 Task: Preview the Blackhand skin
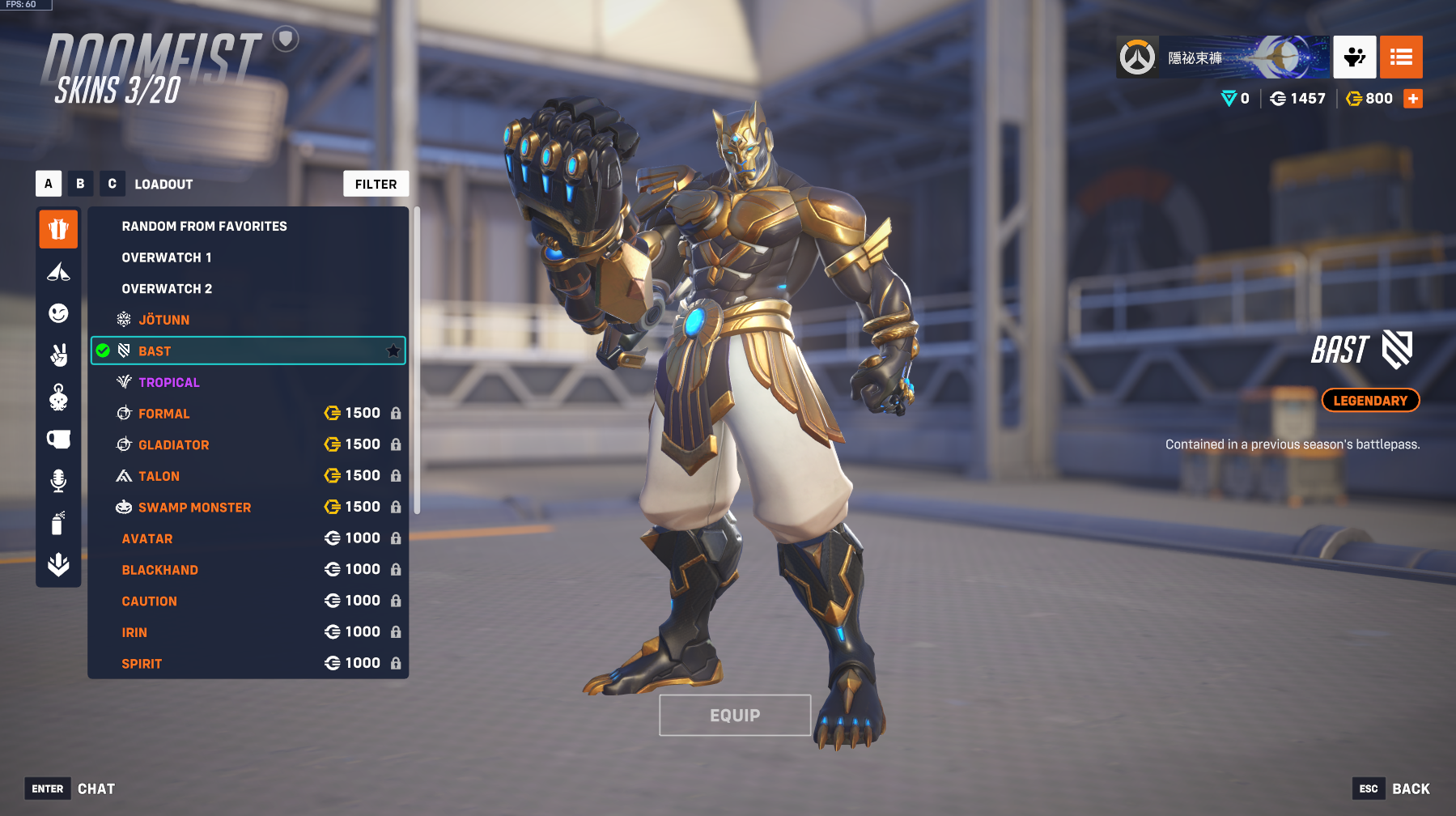(x=159, y=570)
